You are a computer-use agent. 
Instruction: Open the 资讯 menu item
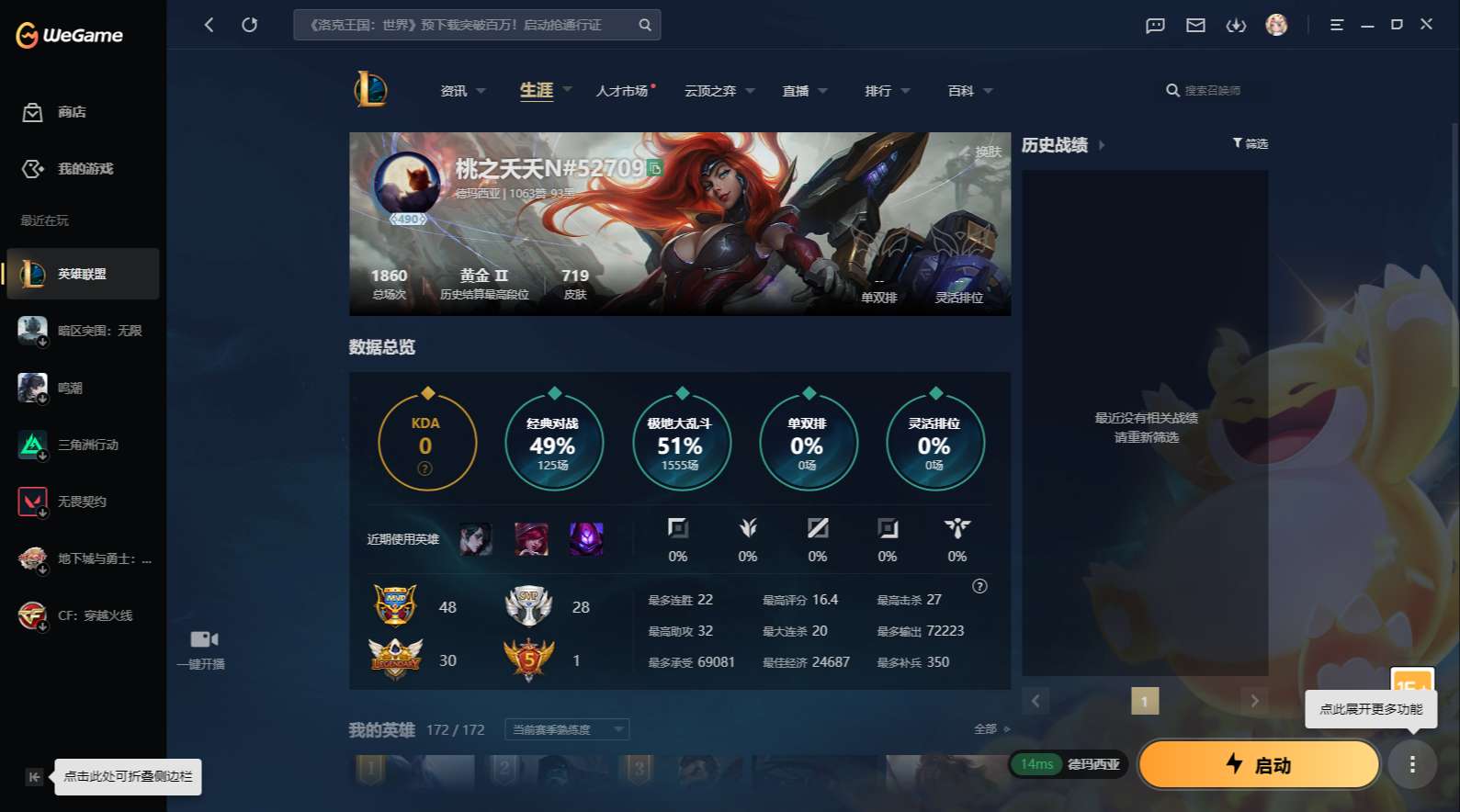(x=455, y=90)
